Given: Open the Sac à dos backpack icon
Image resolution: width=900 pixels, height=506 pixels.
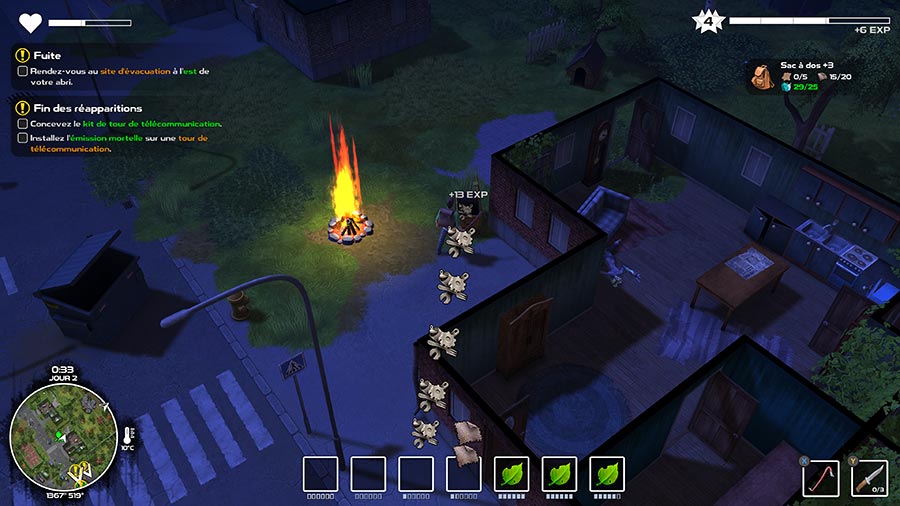Looking at the screenshot, I should pyautogui.click(x=761, y=77).
